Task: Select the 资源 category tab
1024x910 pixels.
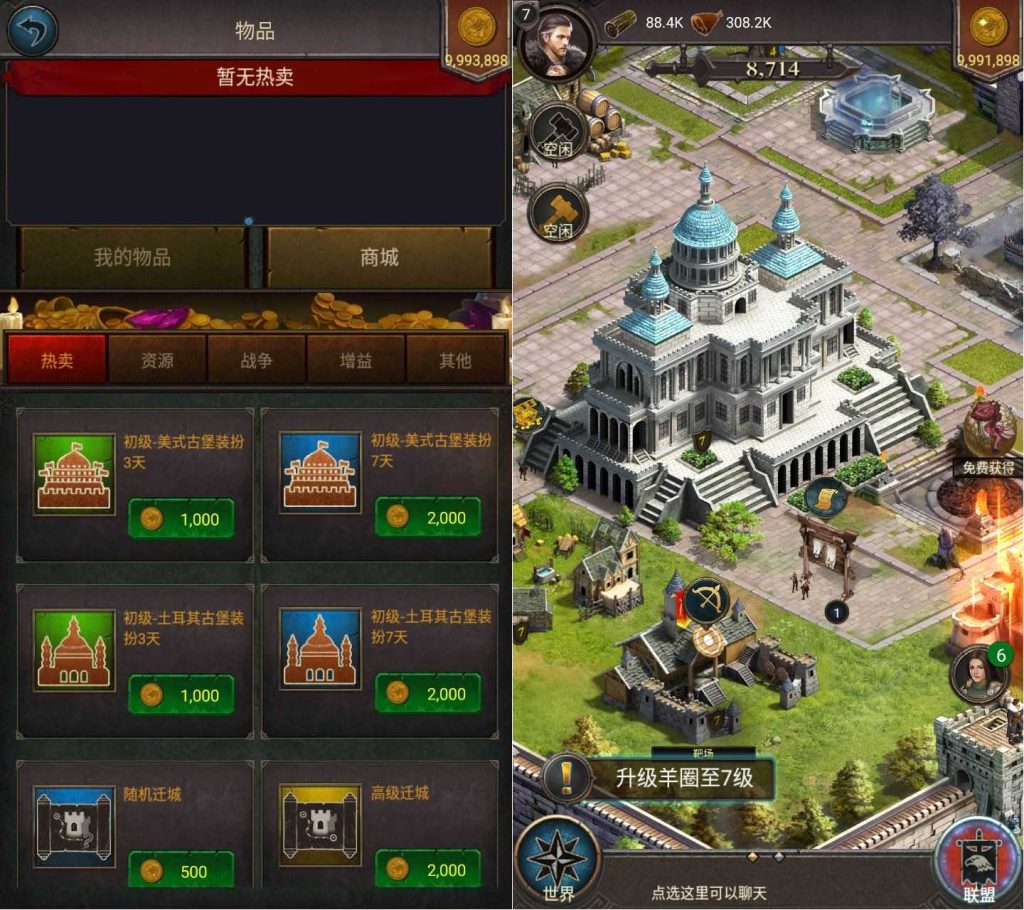Action: pyautogui.click(x=157, y=360)
